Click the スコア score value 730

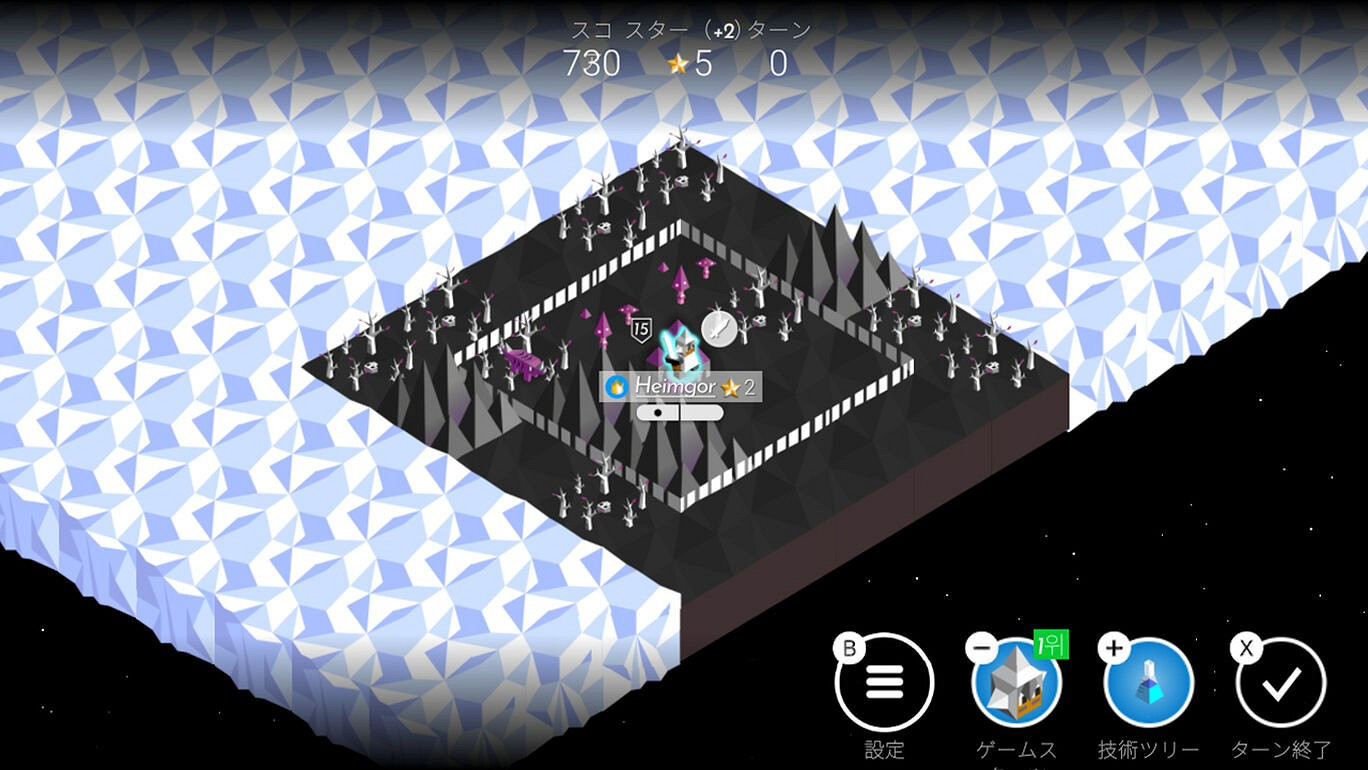click(592, 64)
